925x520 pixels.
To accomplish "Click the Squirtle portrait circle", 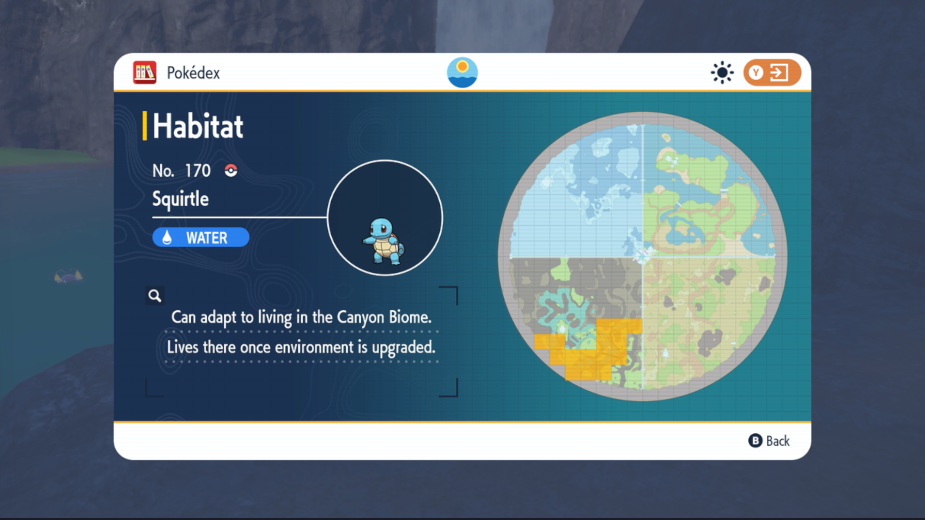I will click(384, 217).
